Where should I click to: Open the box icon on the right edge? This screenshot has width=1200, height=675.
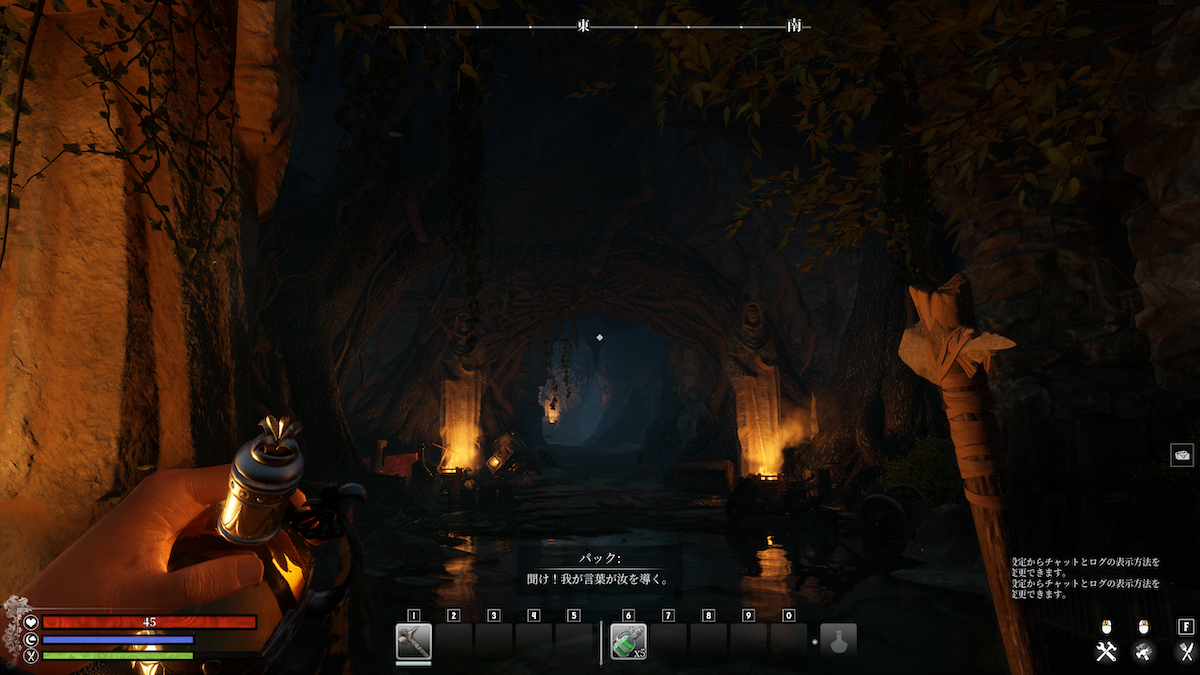tap(1182, 455)
